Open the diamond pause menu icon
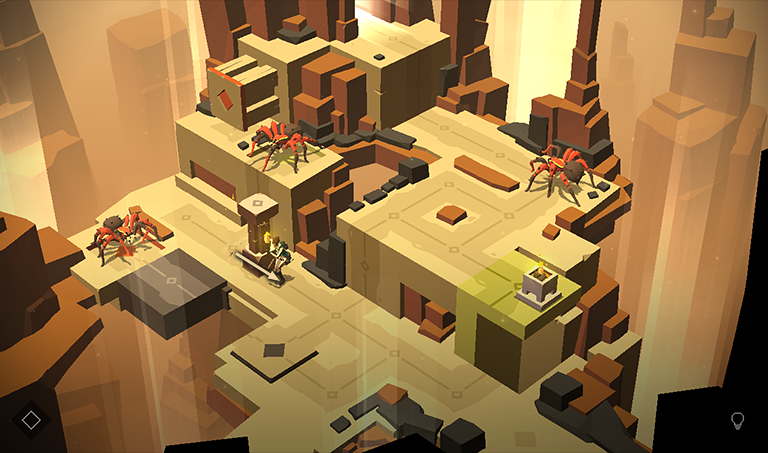The width and height of the screenshot is (768, 453). pos(31,420)
